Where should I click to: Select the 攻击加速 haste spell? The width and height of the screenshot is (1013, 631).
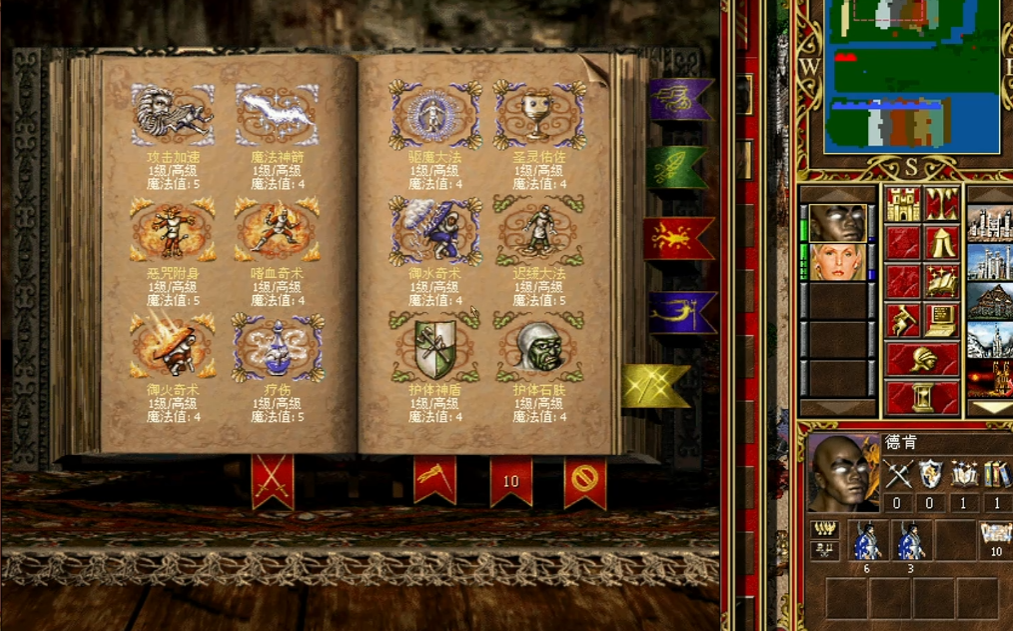172,115
